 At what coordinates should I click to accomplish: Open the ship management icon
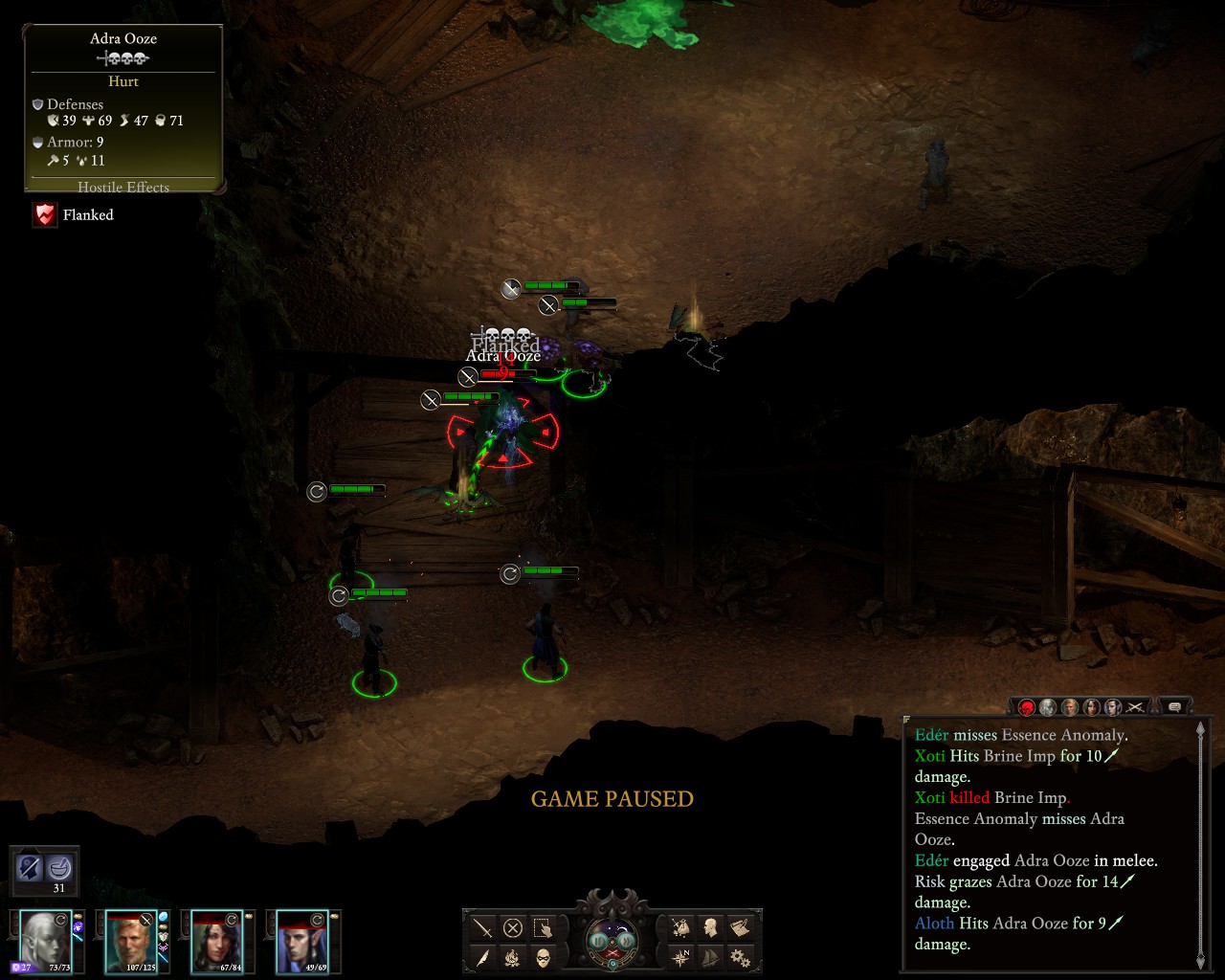pyautogui.click(x=710, y=956)
